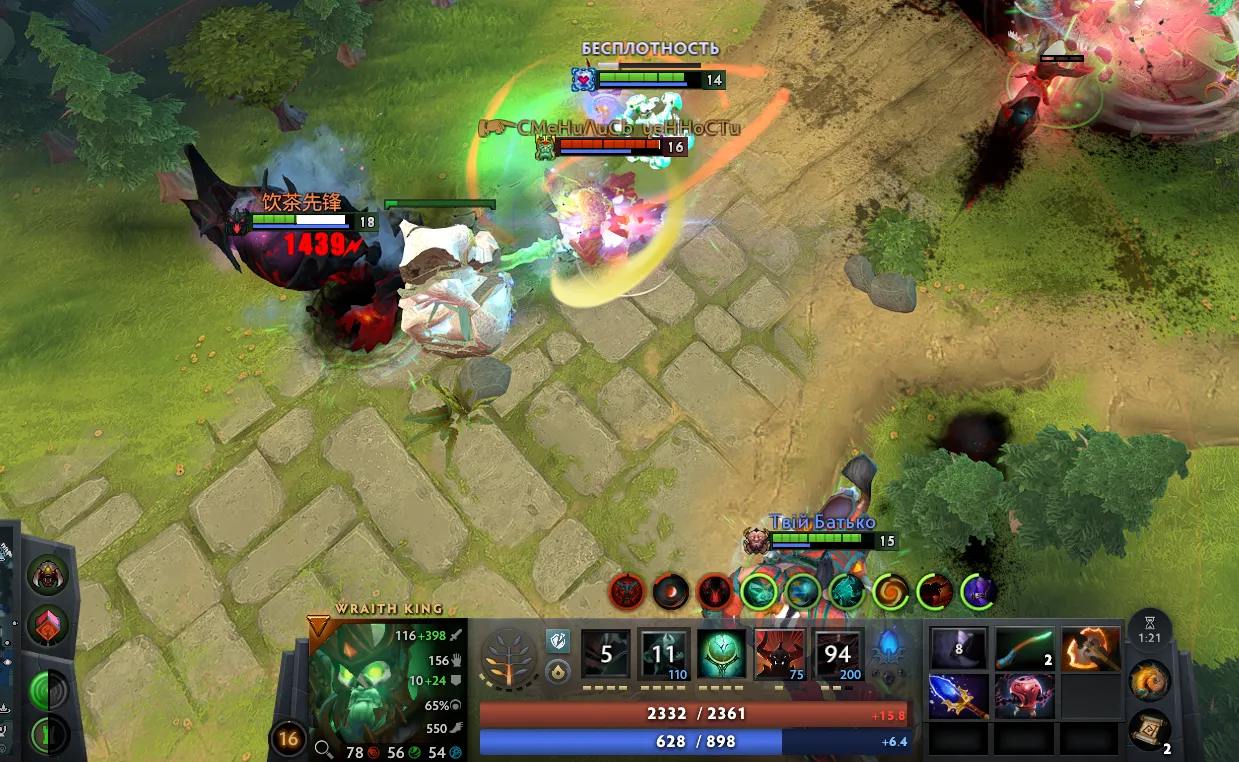Click the ability showing cooldown 94
The width and height of the screenshot is (1239, 762).
838,655
